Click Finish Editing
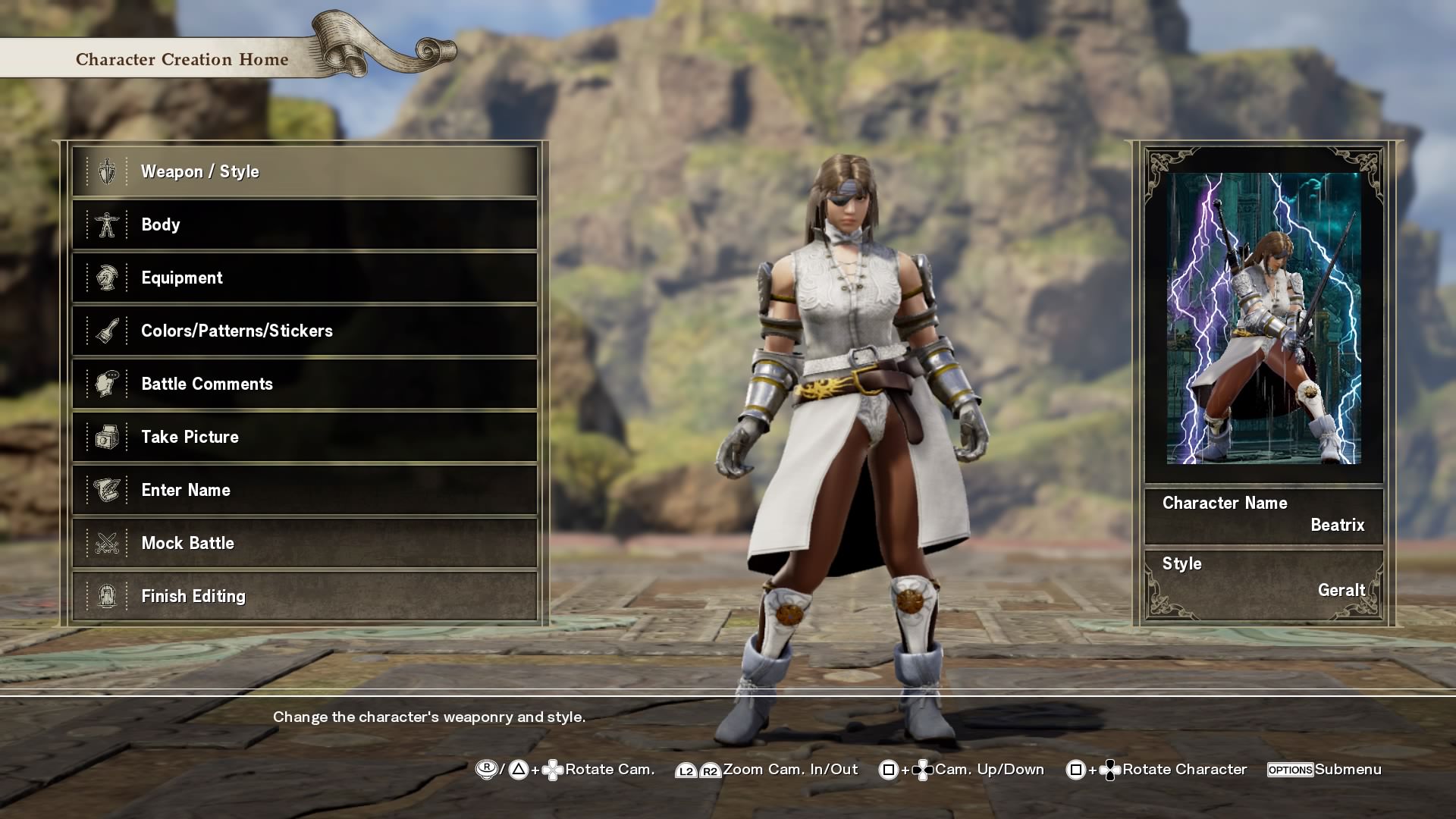The width and height of the screenshot is (1456, 819). coord(304,597)
